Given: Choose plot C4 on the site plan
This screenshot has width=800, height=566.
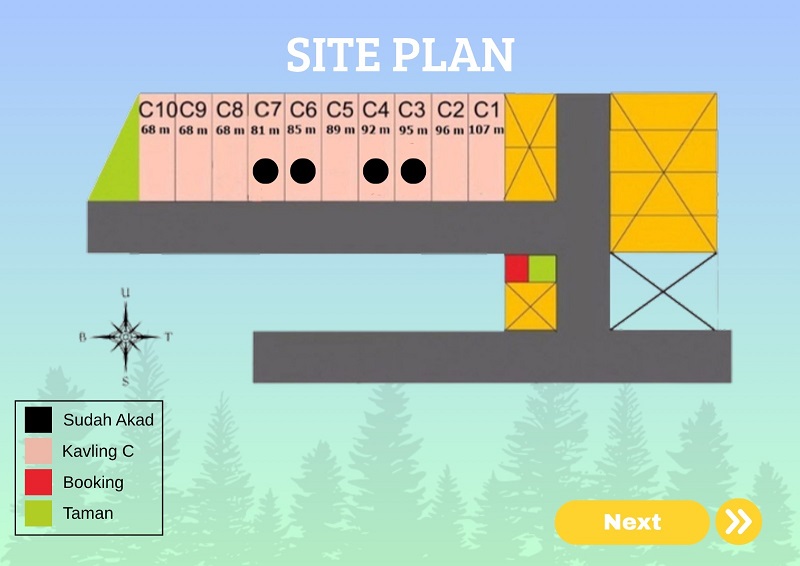Looking at the screenshot, I should [x=376, y=148].
